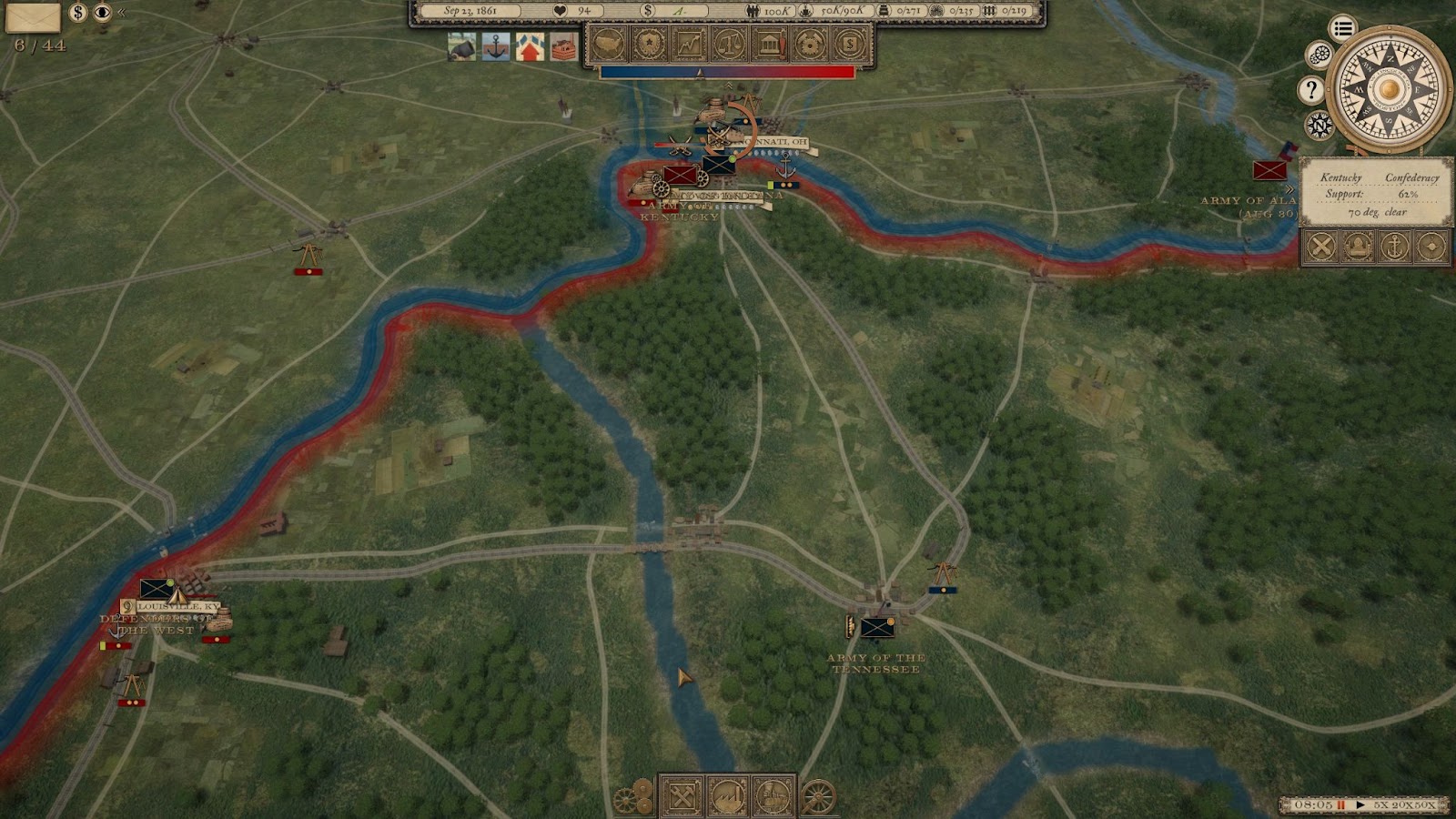Screen dimensions: 1456x819
Task: Select the anchor notification icon
Action: [x=496, y=47]
